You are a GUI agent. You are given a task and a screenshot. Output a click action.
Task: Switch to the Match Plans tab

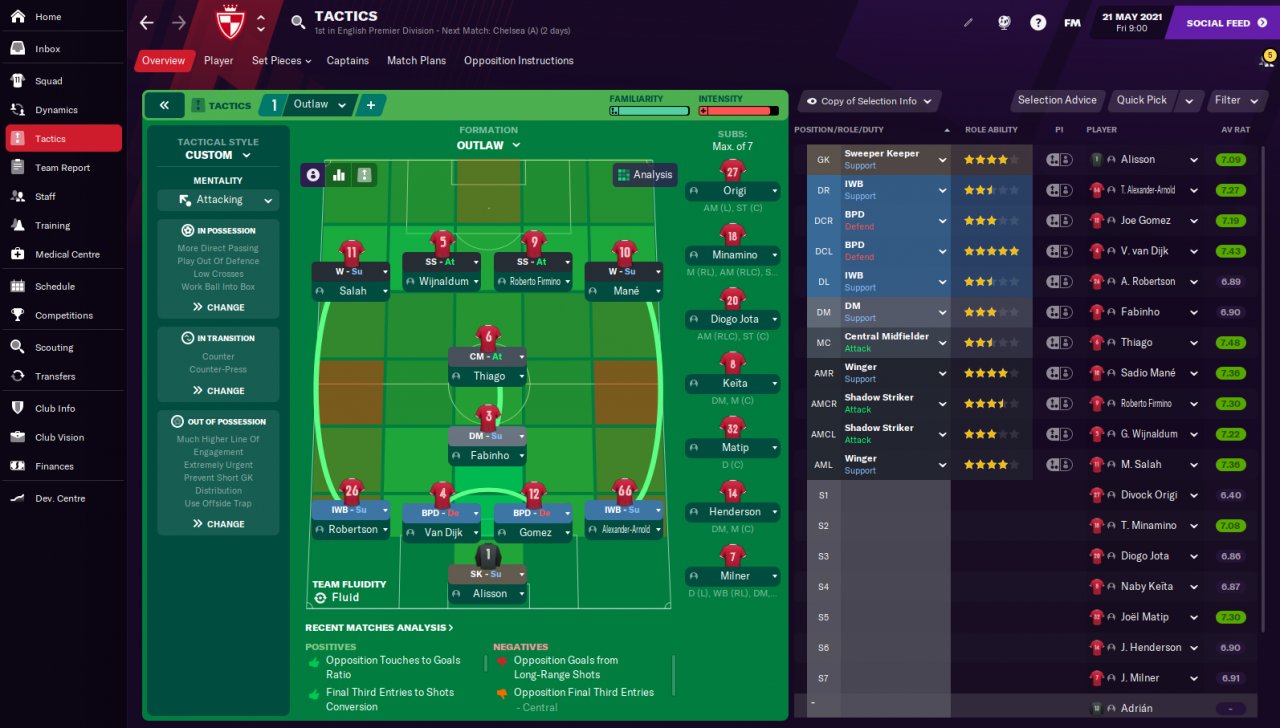[416, 60]
